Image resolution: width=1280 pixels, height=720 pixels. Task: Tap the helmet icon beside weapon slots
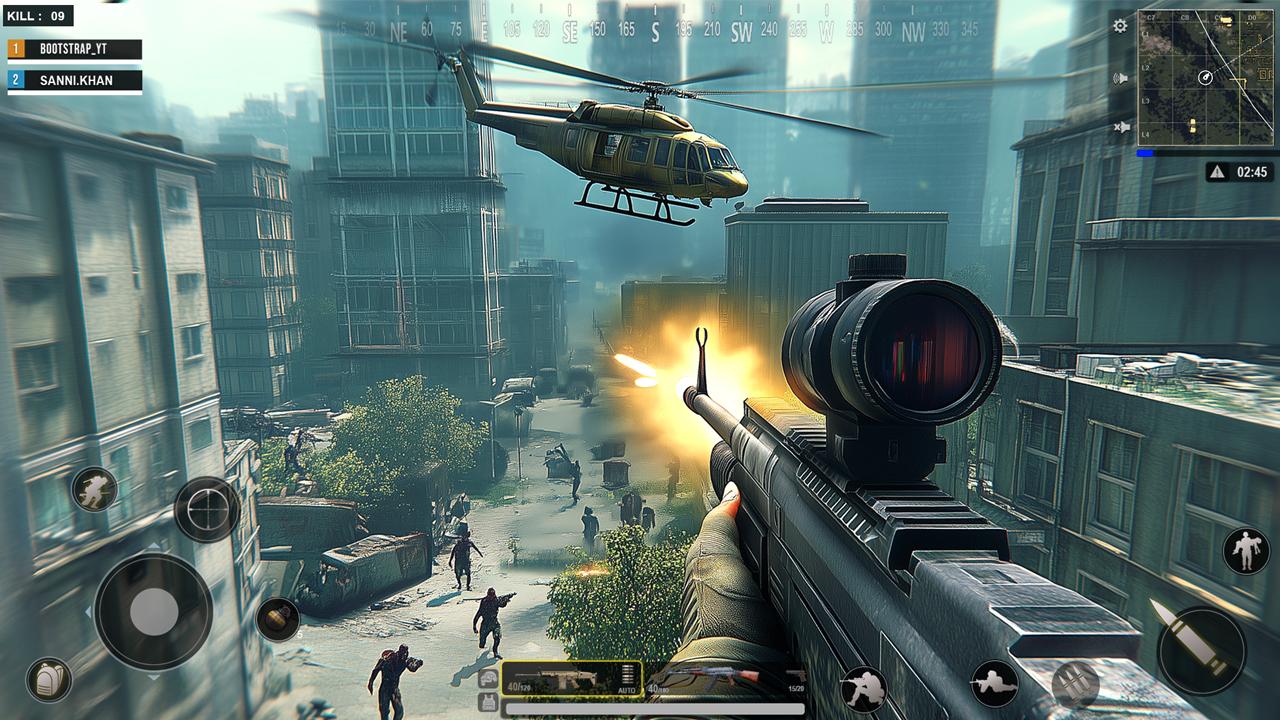pyautogui.click(x=488, y=679)
